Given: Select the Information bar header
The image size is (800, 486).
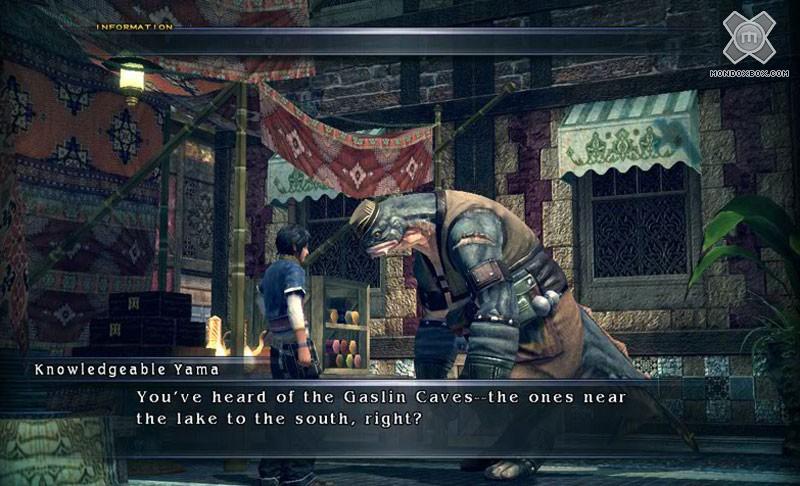Looking at the screenshot, I should coord(134,26).
